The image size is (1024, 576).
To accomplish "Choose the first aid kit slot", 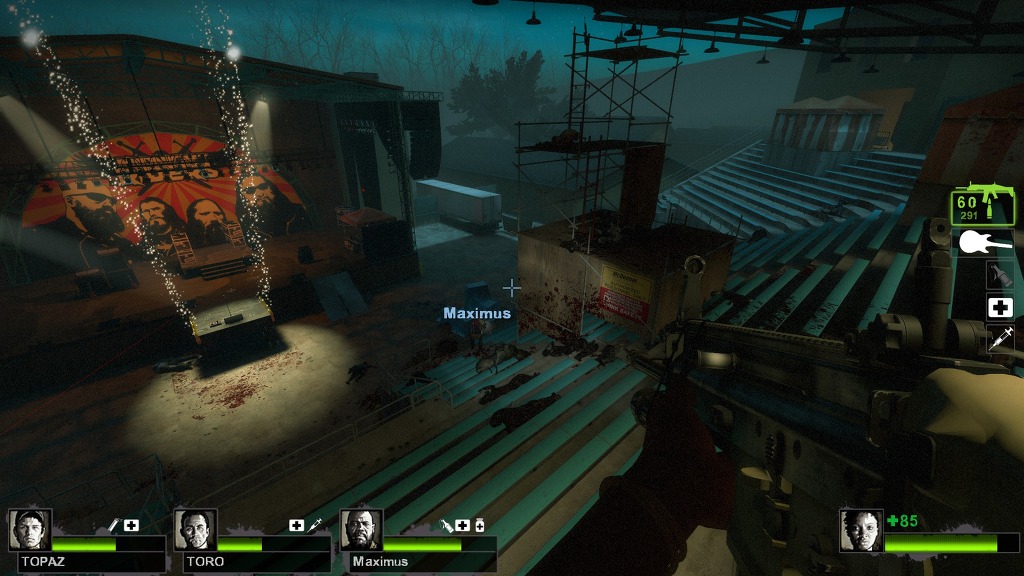I will [1000, 308].
